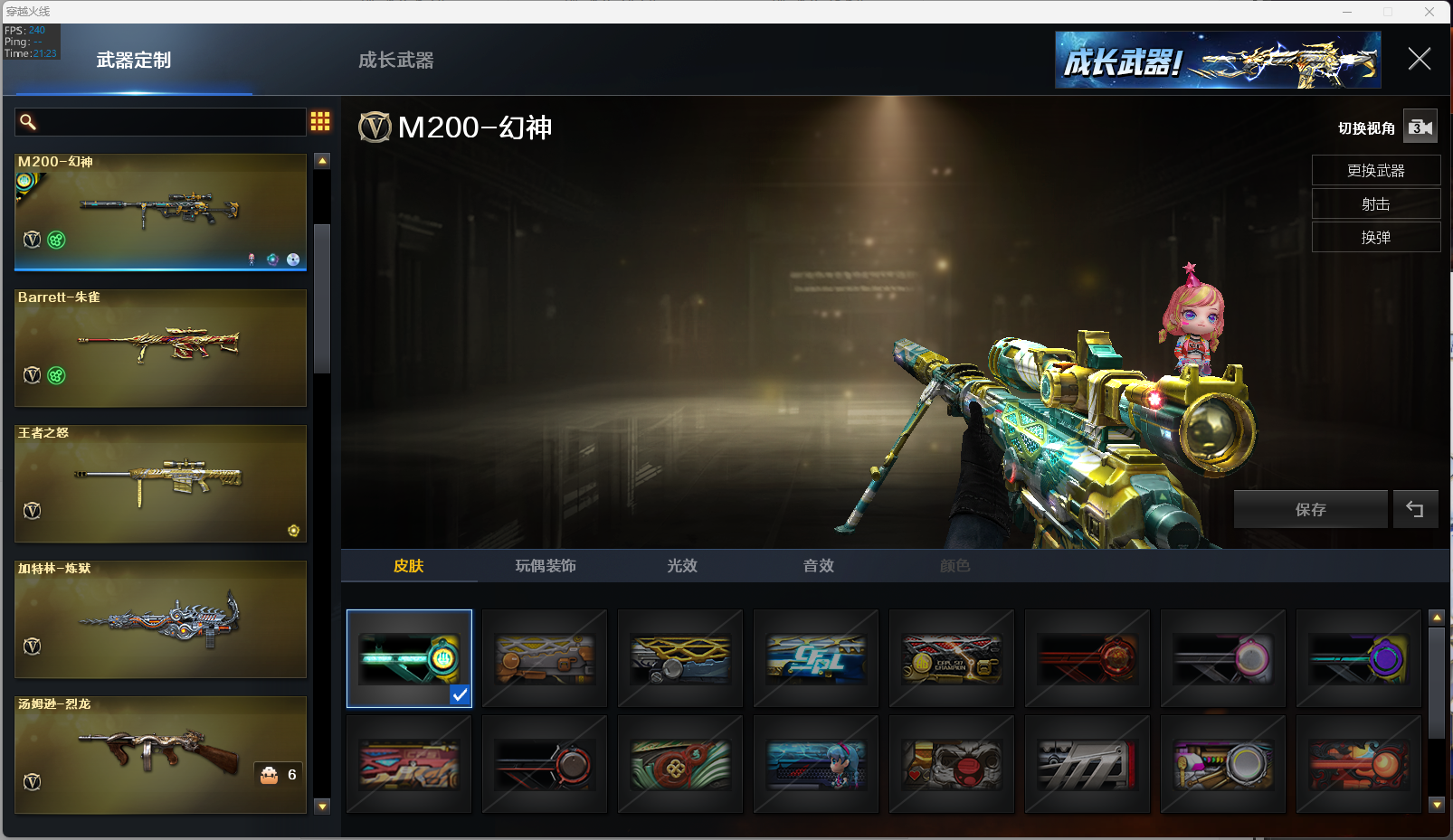Screen dimensions: 1453x840
Task: Open the 玩偶装饰 tab
Action: point(546,566)
